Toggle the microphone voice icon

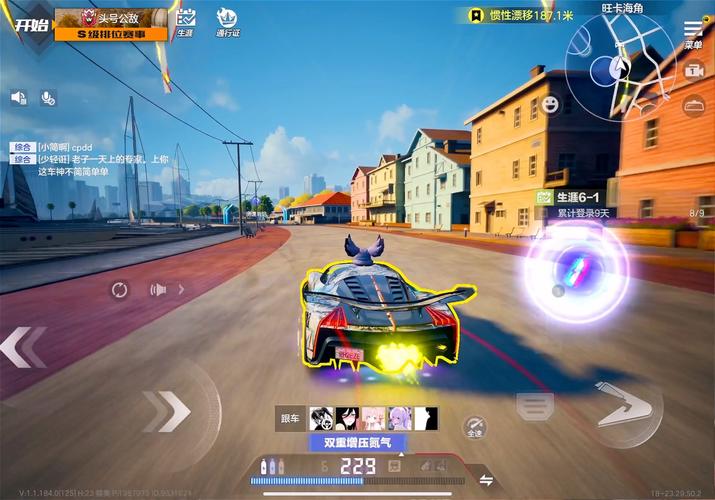(x=47, y=97)
